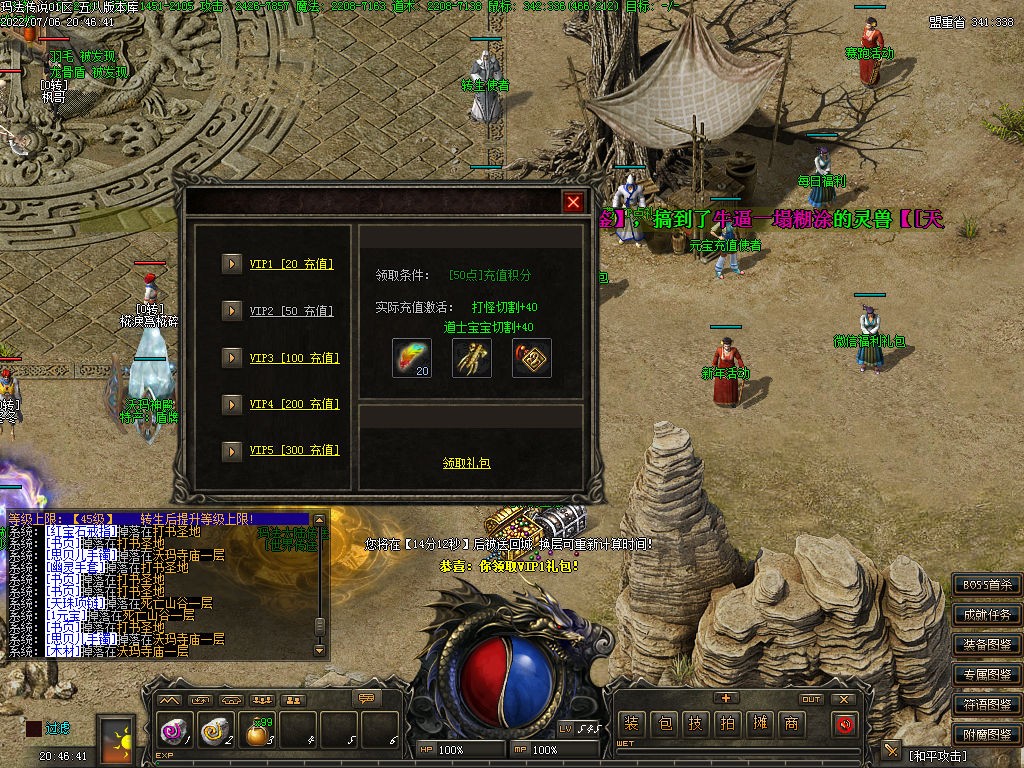Use the golden apple in hotbar slot 3
This screenshot has width=1024, height=768.
pyautogui.click(x=257, y=734)
